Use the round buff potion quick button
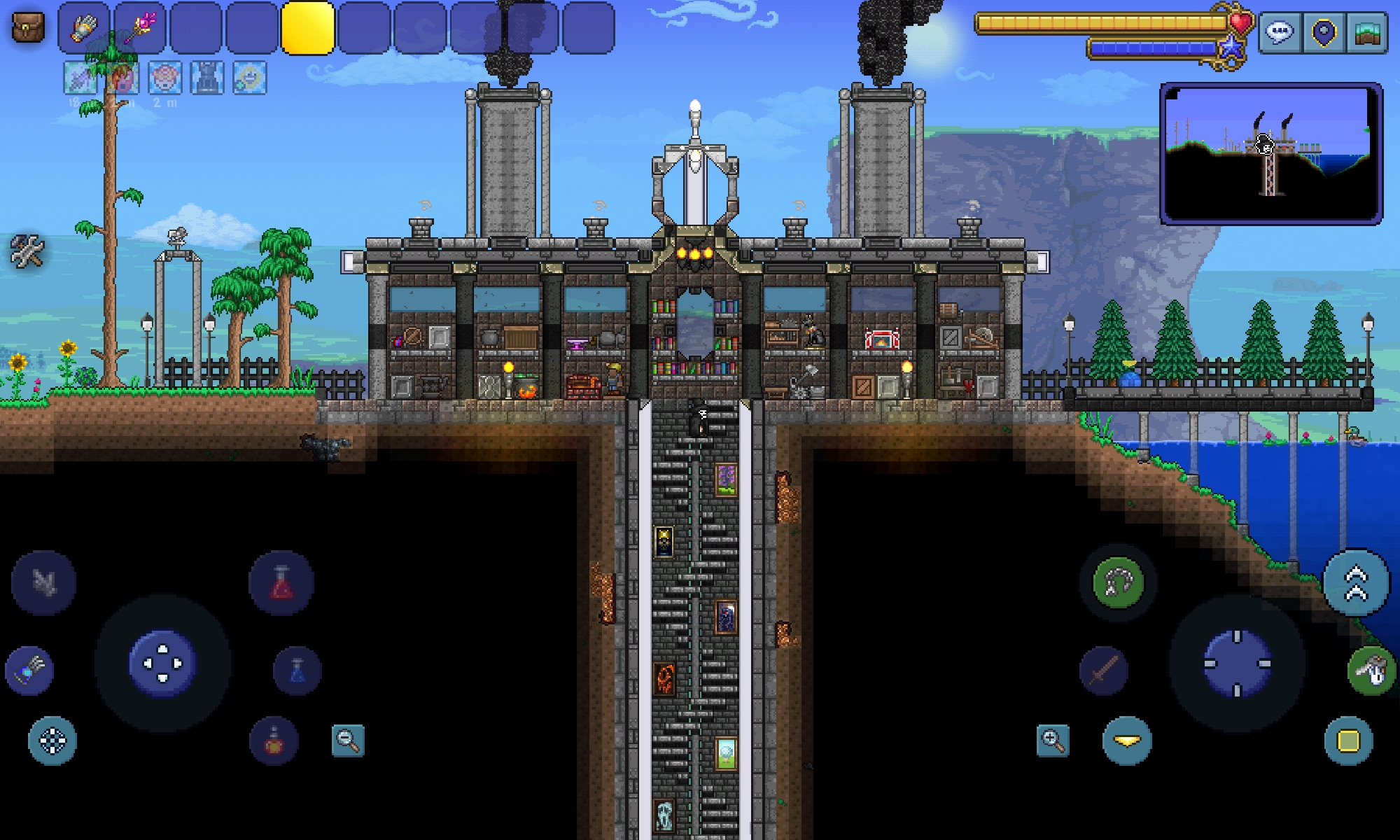Image resolution: width=1400 pixels, height=840 pixels. pos(274,740)
